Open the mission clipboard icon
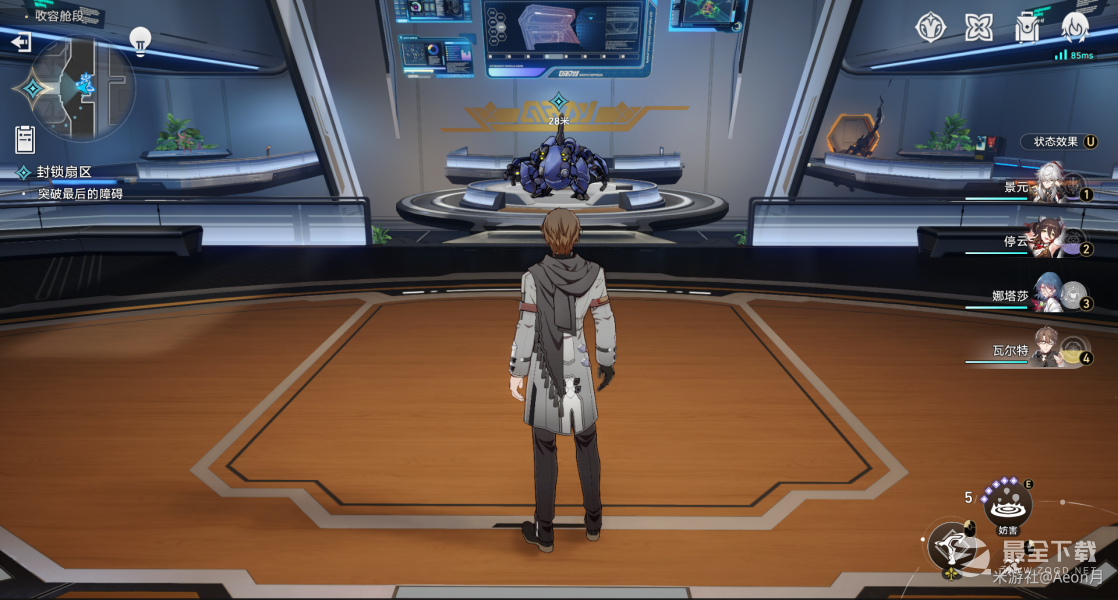This screenshot has height=600, width=1118. coord(25,139)
